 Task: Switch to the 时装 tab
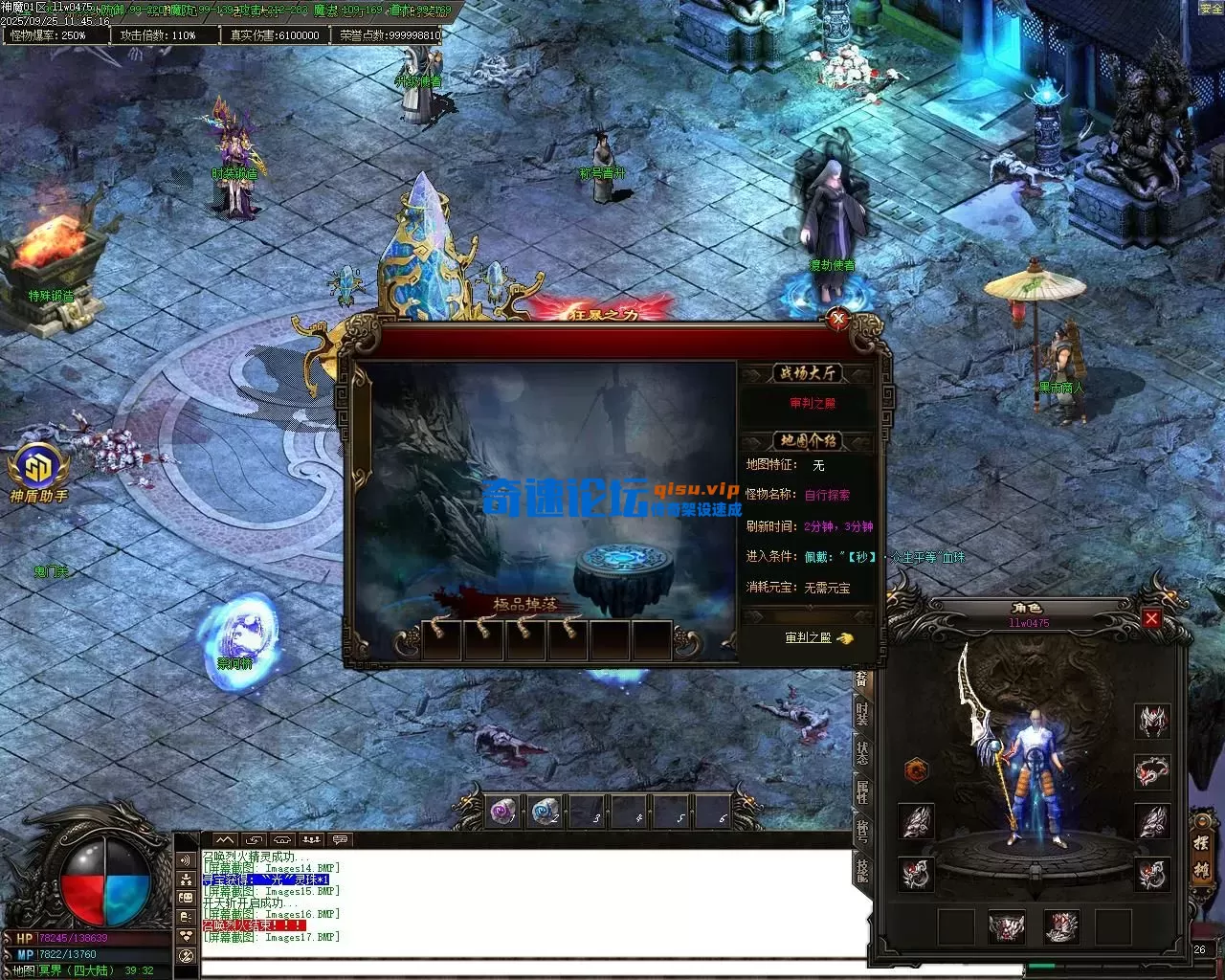861,714
